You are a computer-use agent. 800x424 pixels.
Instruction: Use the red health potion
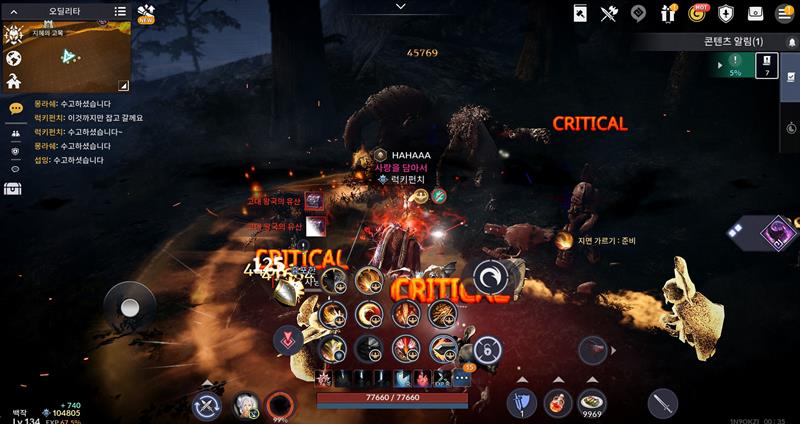(x=557, y=404)
